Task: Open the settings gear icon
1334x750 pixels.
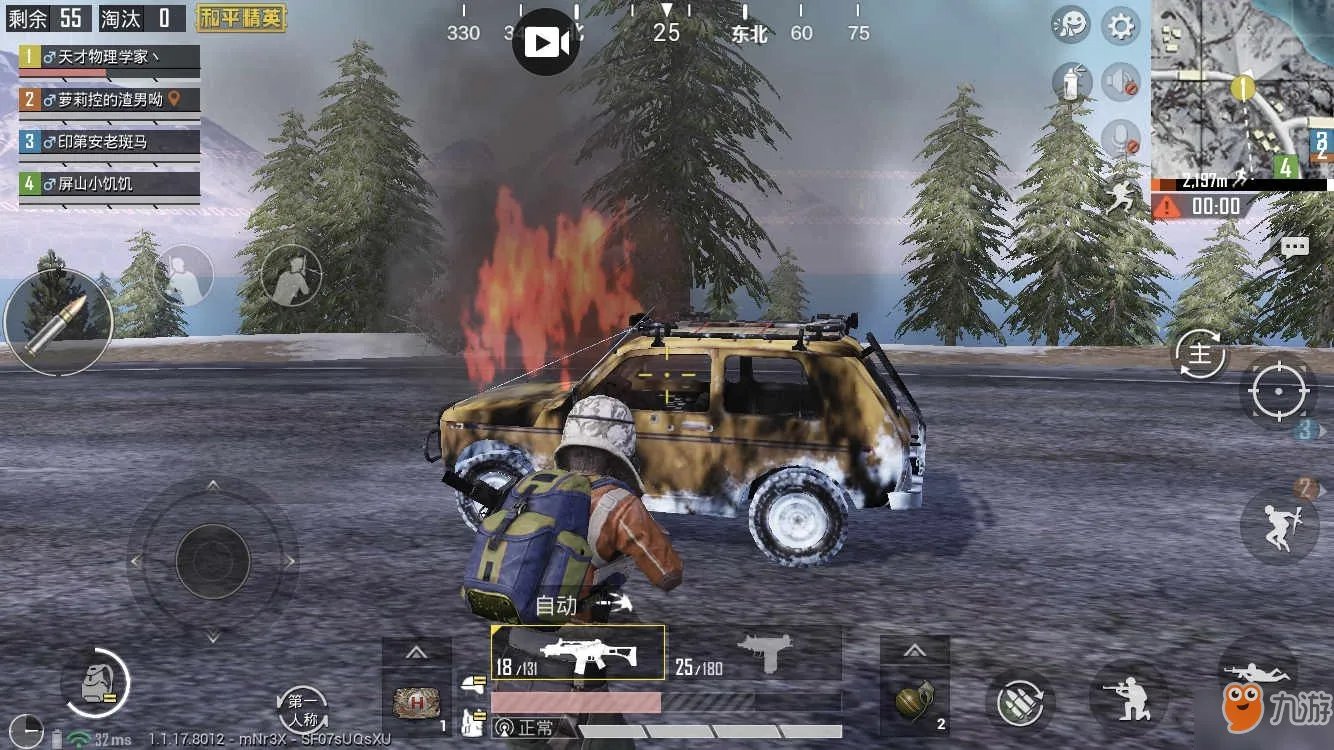Action: [x=1120, y=26]
